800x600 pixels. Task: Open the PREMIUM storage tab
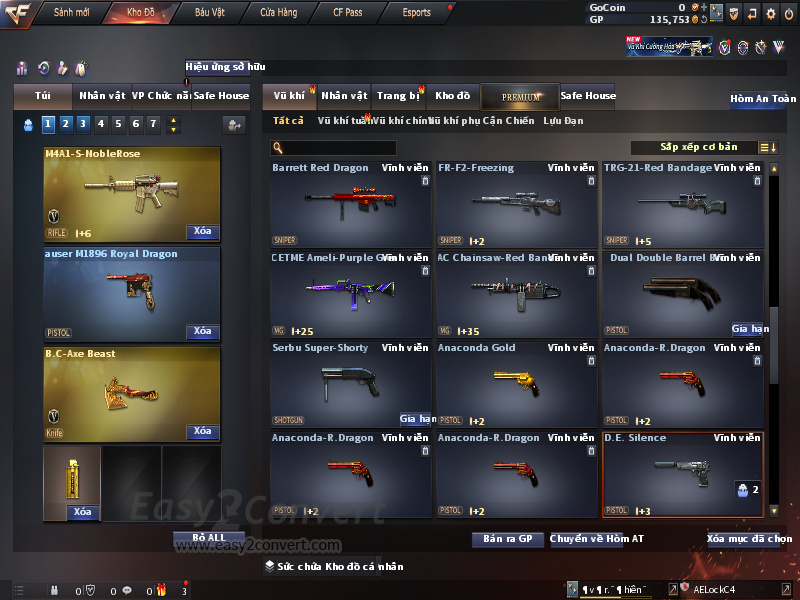[521, 97]
